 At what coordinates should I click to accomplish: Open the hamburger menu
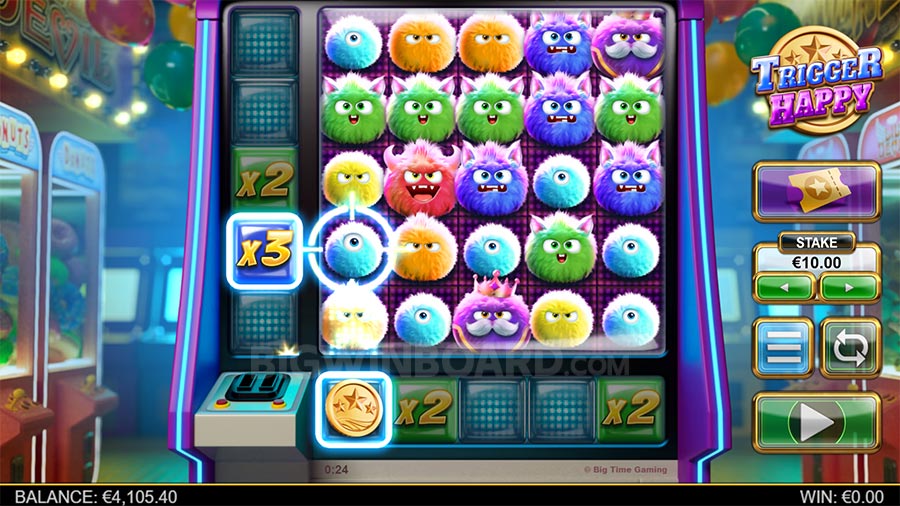[x=783, y=348]
